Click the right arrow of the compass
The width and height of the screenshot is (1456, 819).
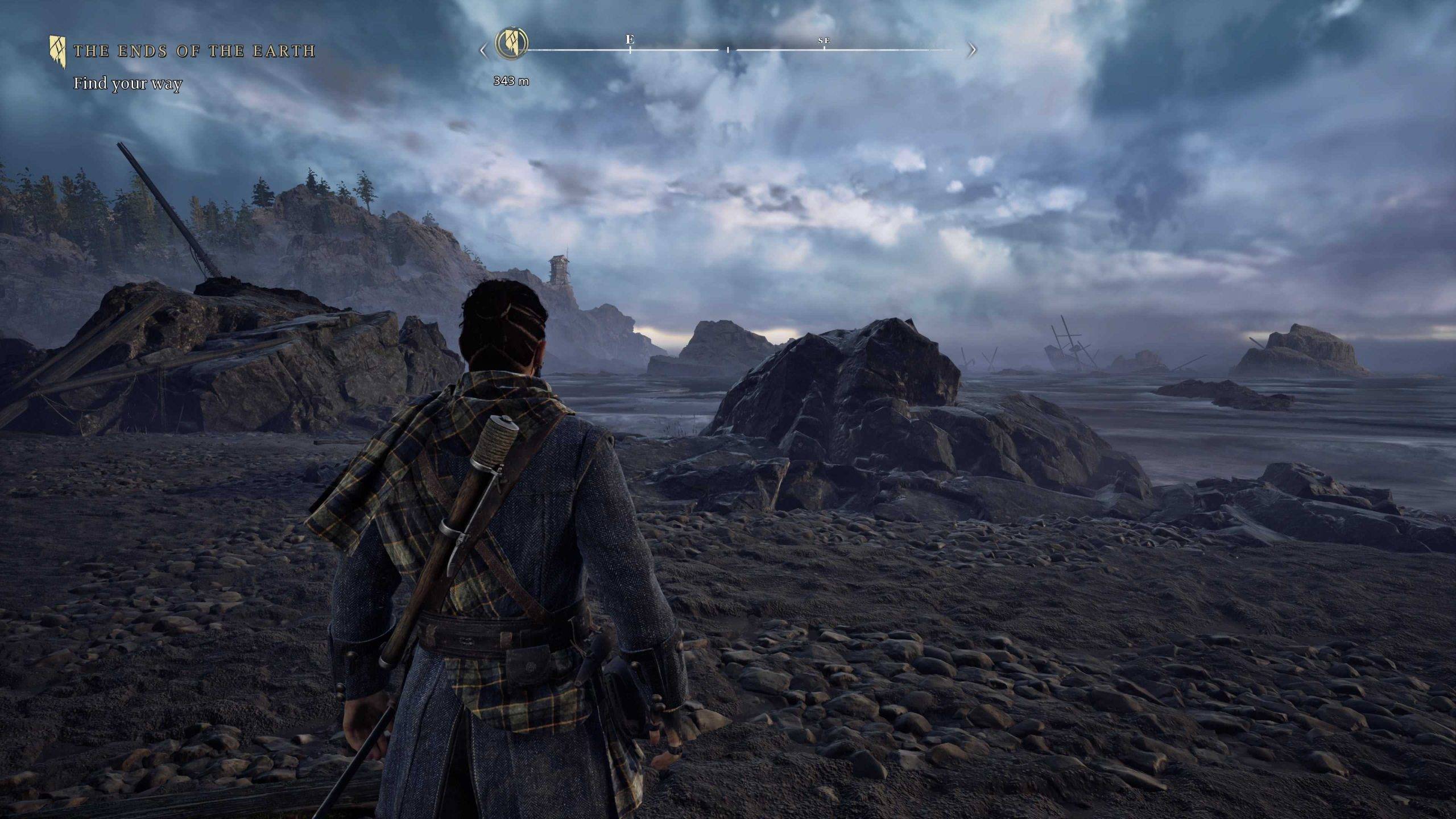pos(972,51)
